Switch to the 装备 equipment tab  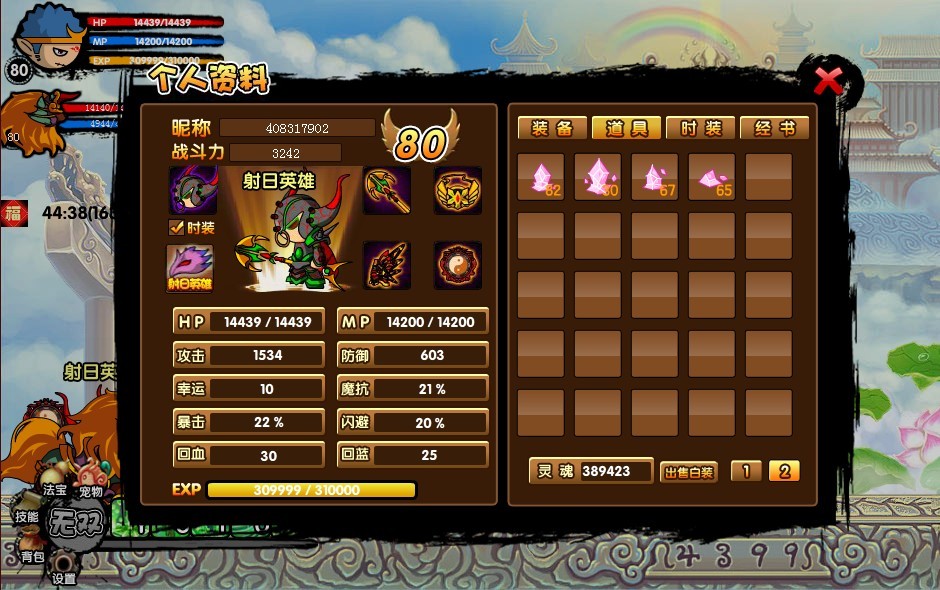tap(552, 128)
